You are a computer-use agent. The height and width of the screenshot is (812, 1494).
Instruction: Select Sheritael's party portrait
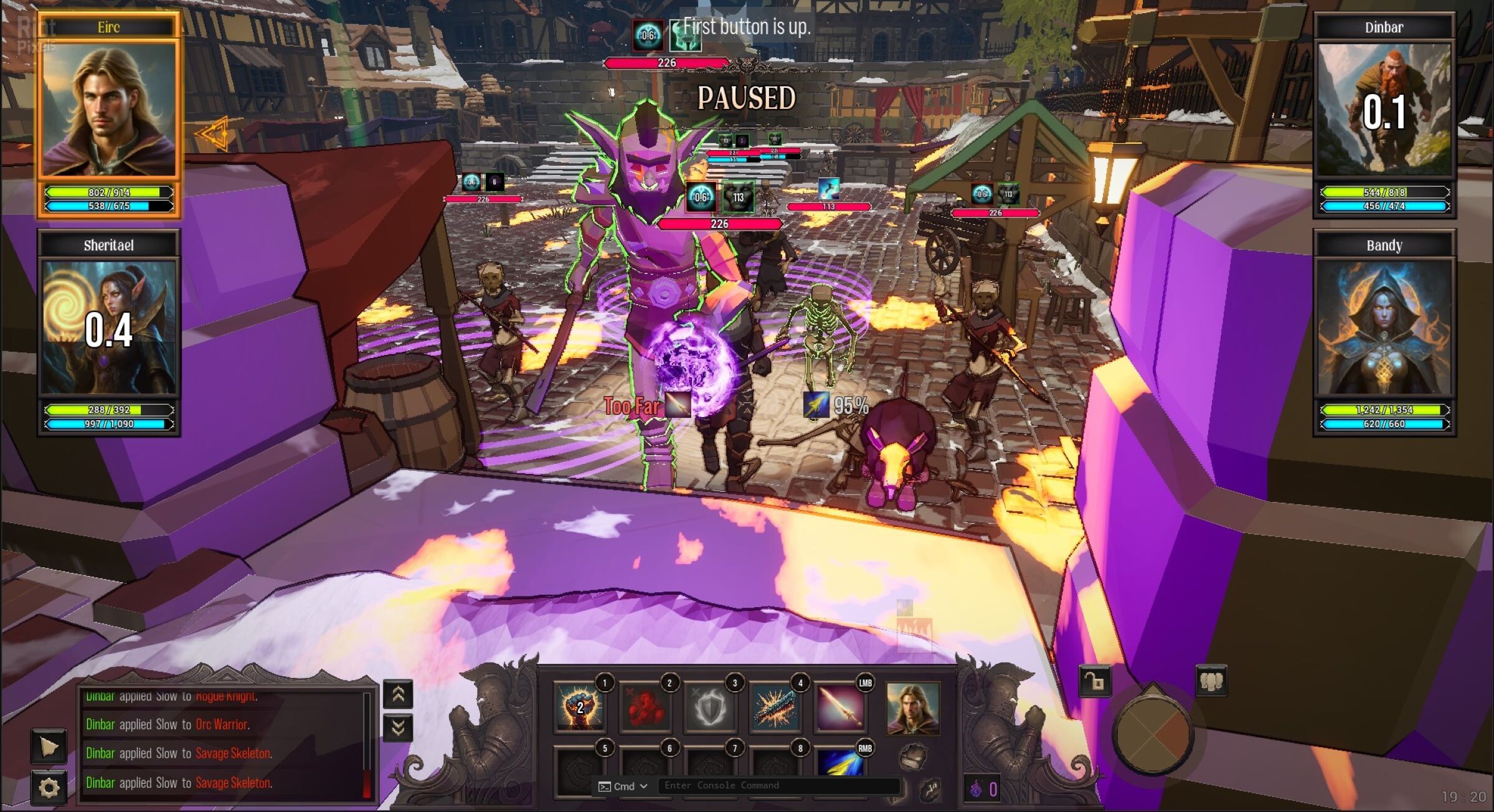(109, 328)
